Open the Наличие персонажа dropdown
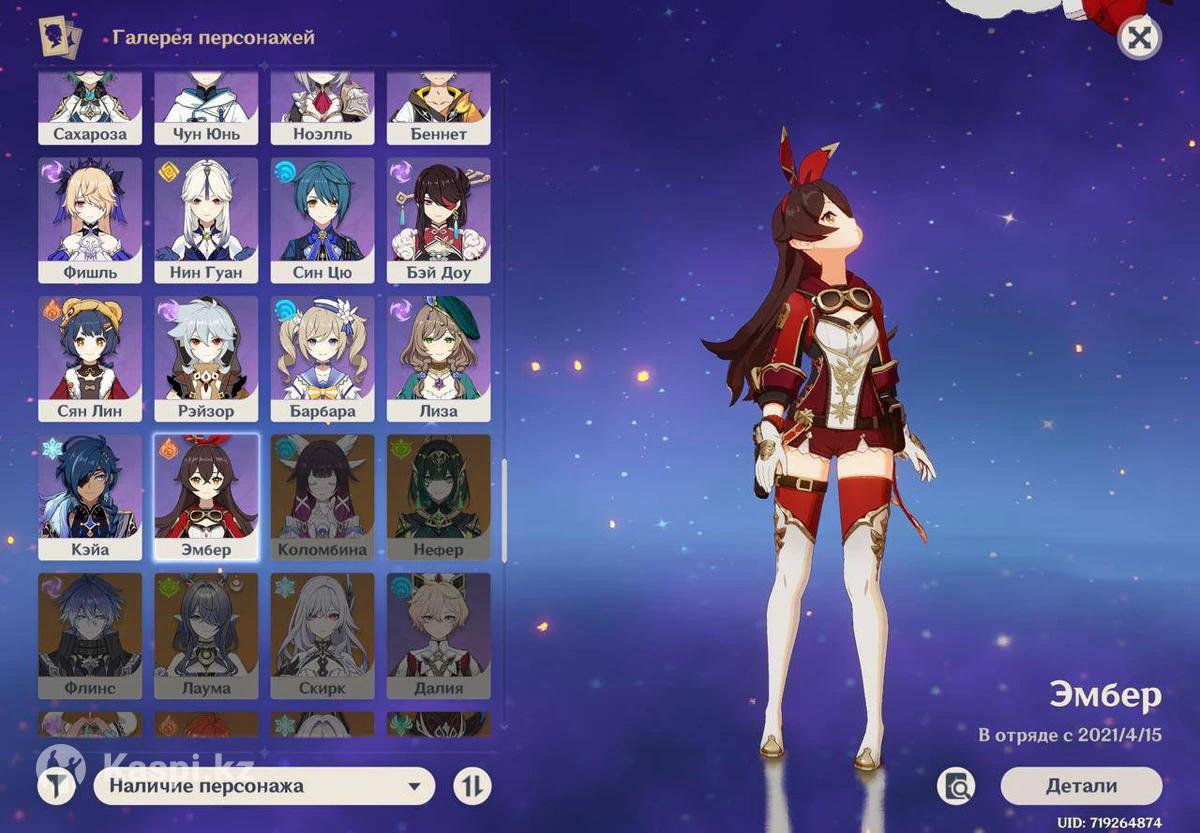This screenshot has width=1200, height=833. tap(264, 786)
